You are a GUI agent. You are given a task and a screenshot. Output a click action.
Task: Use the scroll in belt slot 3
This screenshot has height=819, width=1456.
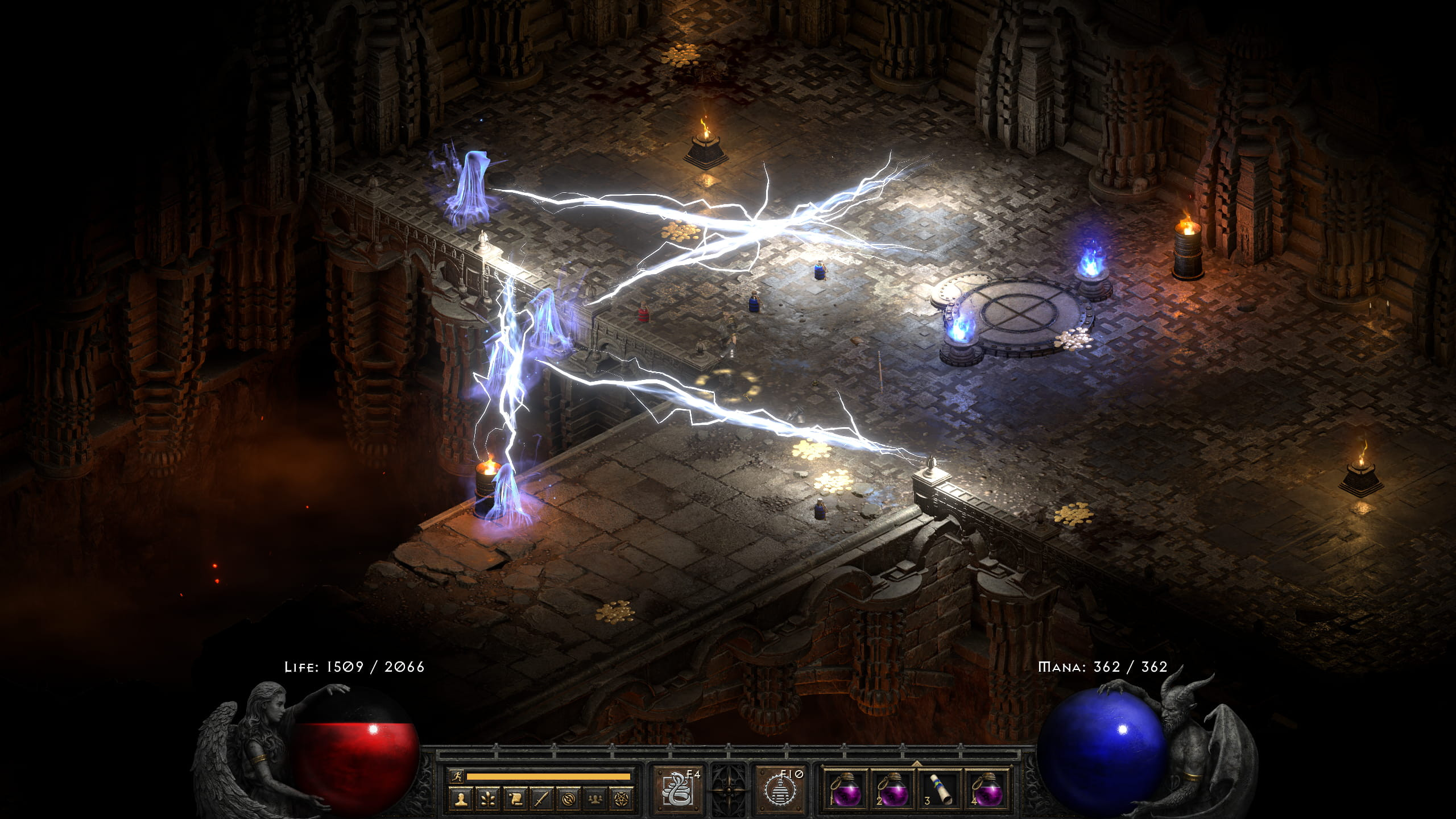pos(940,789)
